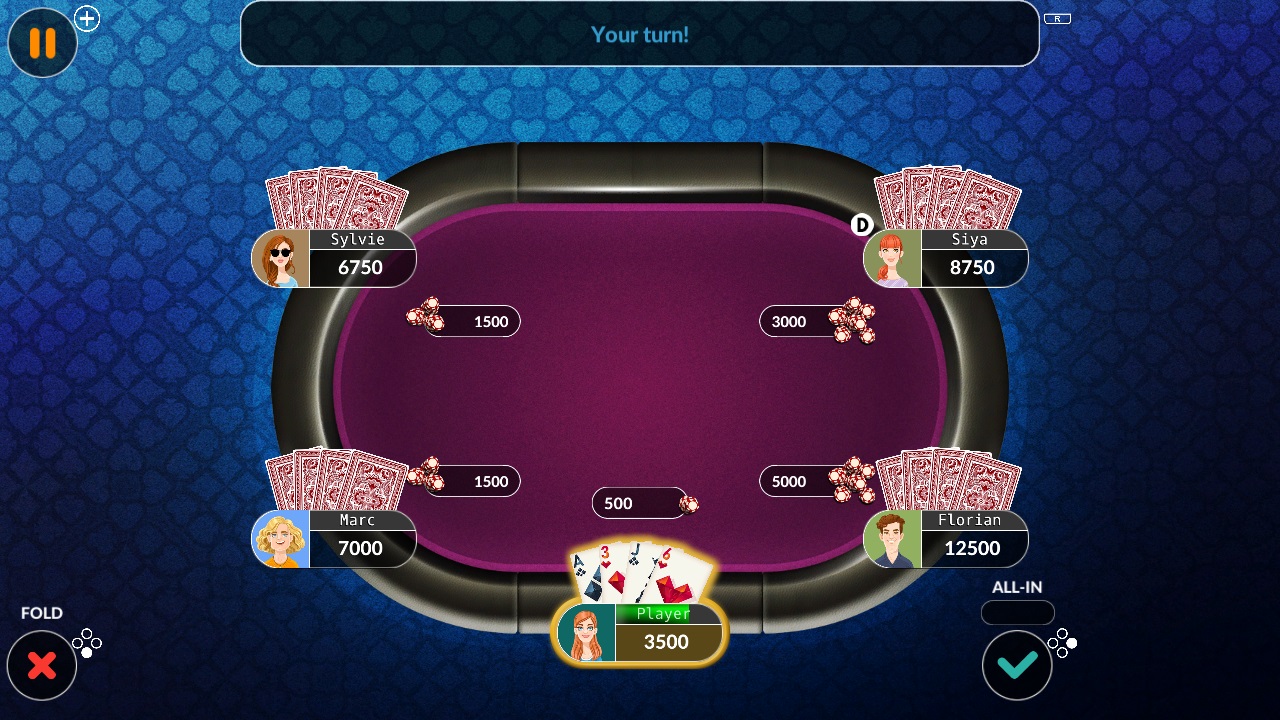
Task: Click Florian's avatar portrait
Action: coord(892,538)
